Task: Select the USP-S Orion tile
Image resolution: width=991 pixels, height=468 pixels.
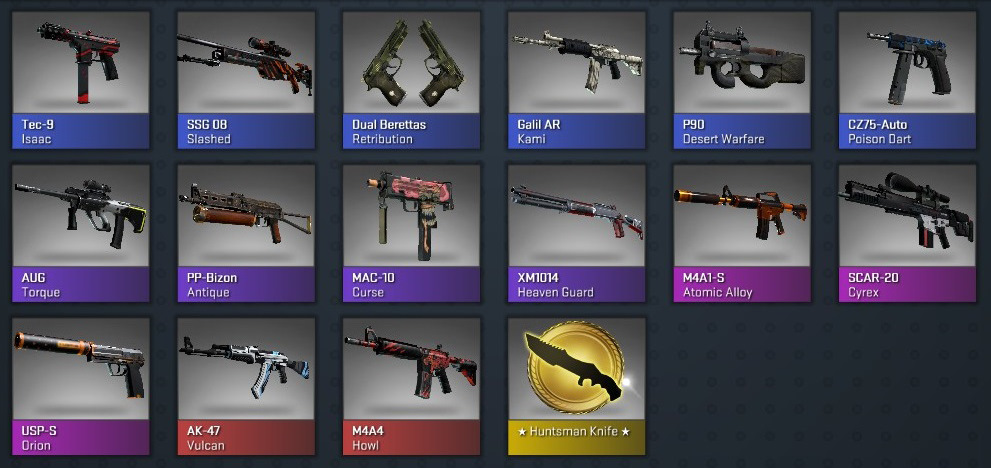Action: click(80, 386)
